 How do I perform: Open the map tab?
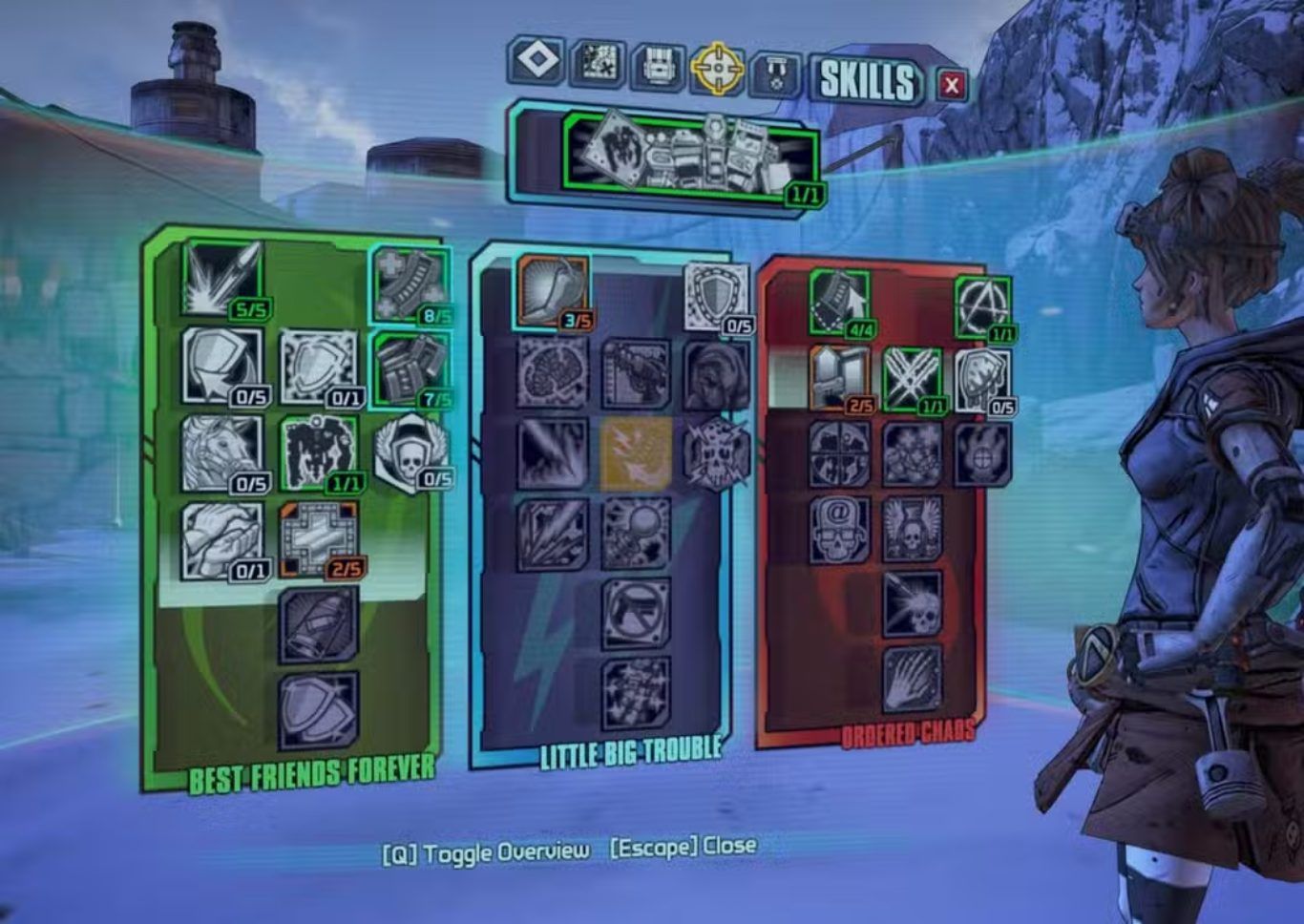599,64
